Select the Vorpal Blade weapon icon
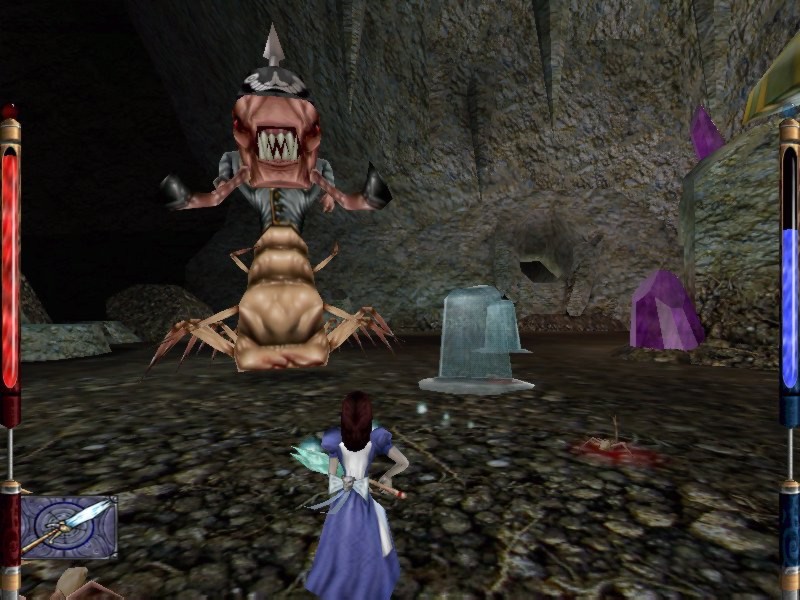 coord(68,527)
